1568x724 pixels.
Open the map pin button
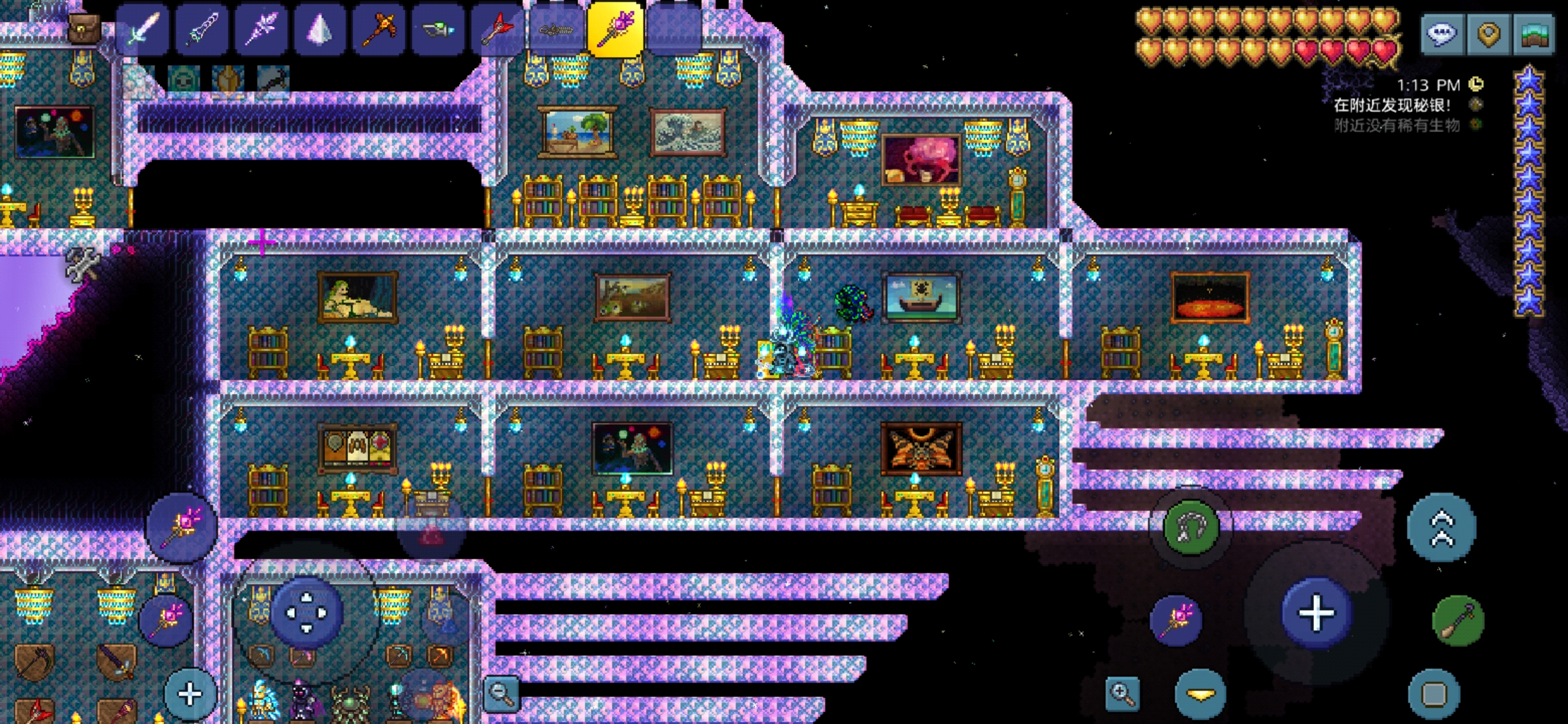pos(1488,34)
